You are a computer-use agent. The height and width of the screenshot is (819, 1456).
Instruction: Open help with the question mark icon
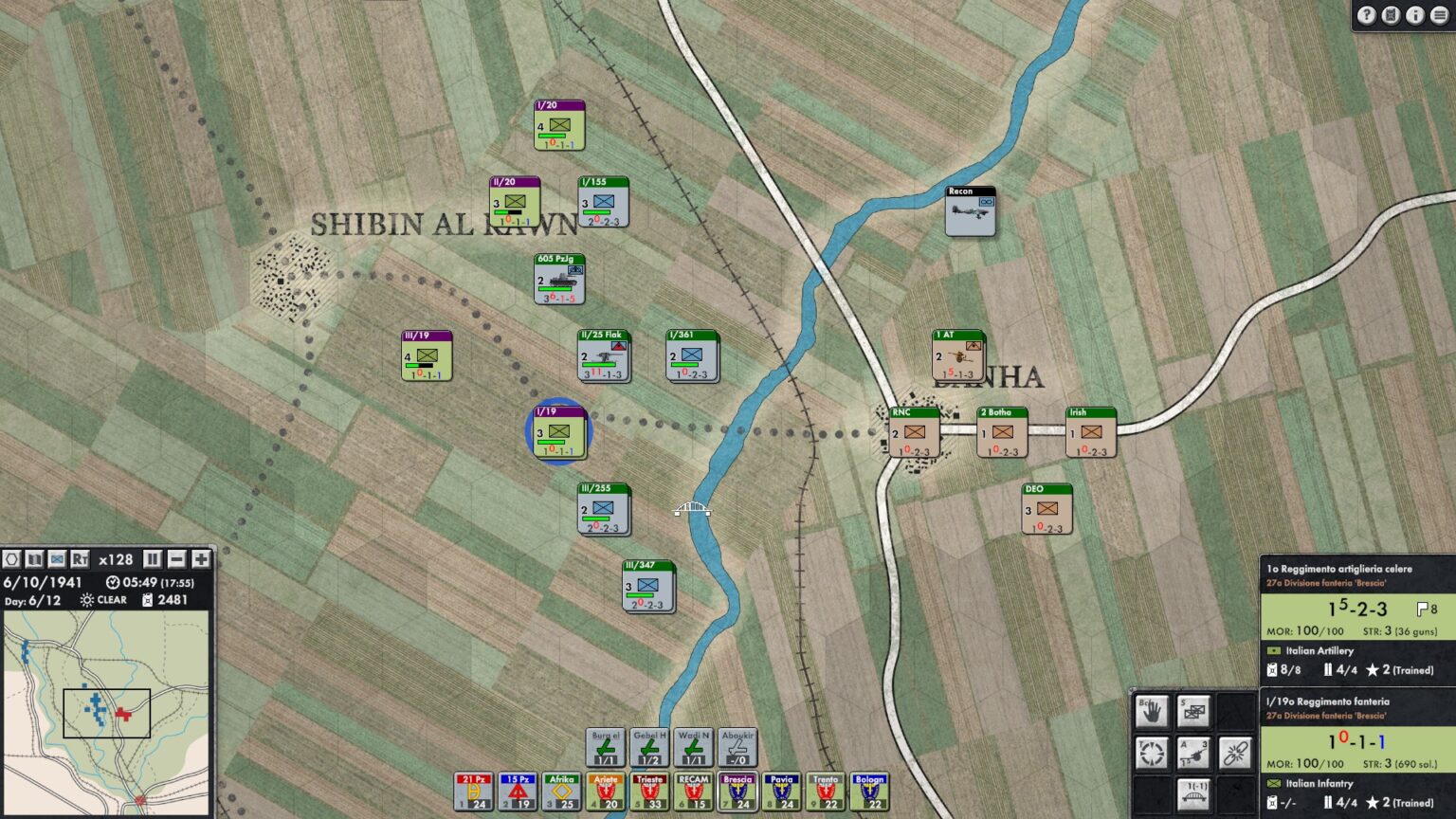click(1365, 15)
